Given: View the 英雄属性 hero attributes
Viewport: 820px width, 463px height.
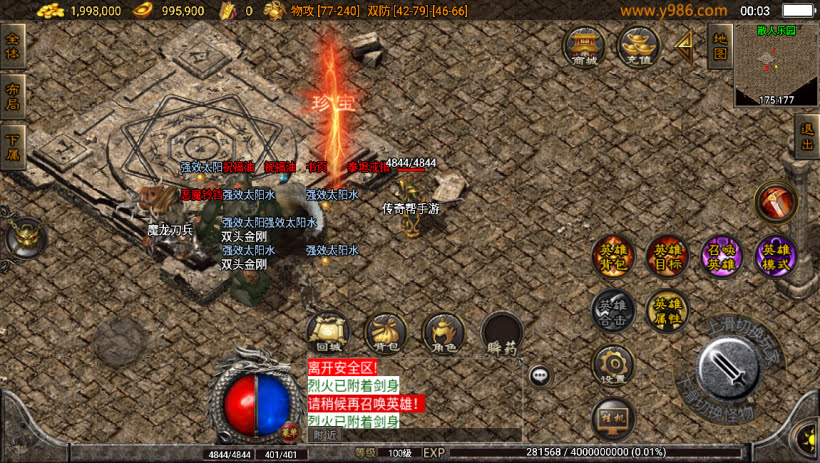Looking at the screenshot, I should tap(666, 311).
